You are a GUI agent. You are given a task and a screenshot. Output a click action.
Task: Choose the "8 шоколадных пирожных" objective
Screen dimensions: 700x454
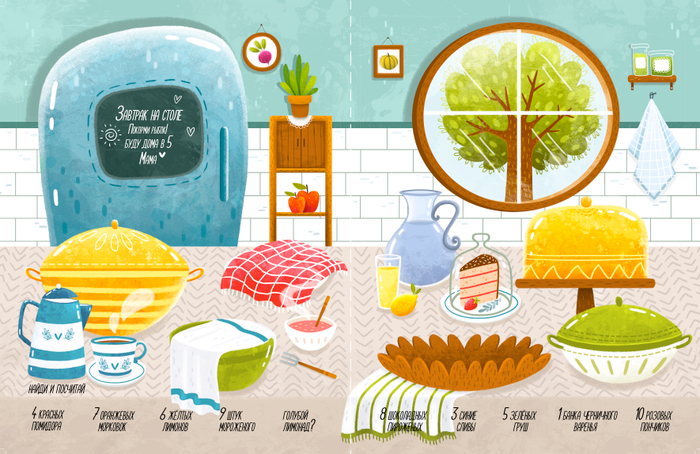tap(405, 420)
